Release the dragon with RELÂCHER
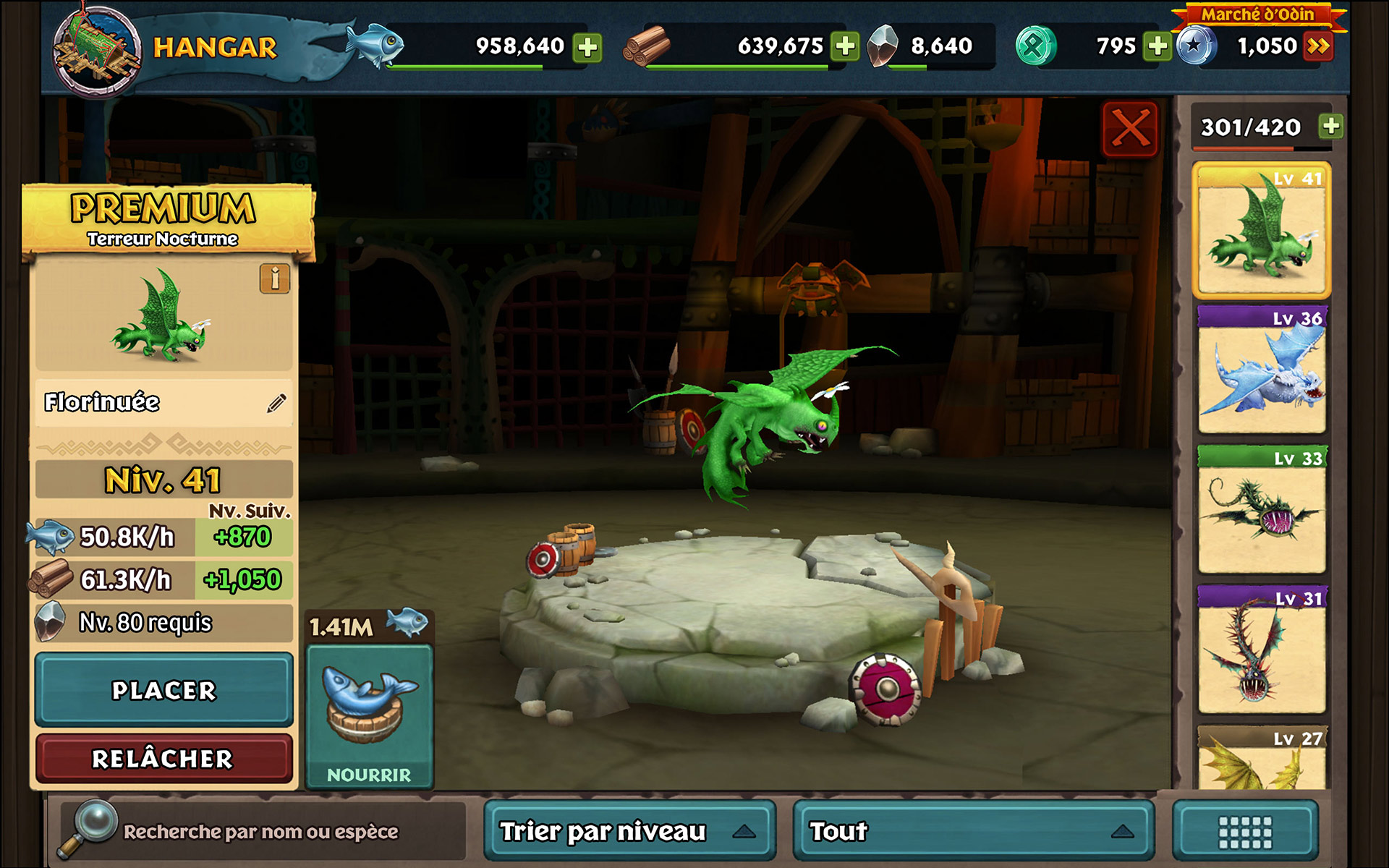This screenshot has width=1389, height=868. pos(164,758)
